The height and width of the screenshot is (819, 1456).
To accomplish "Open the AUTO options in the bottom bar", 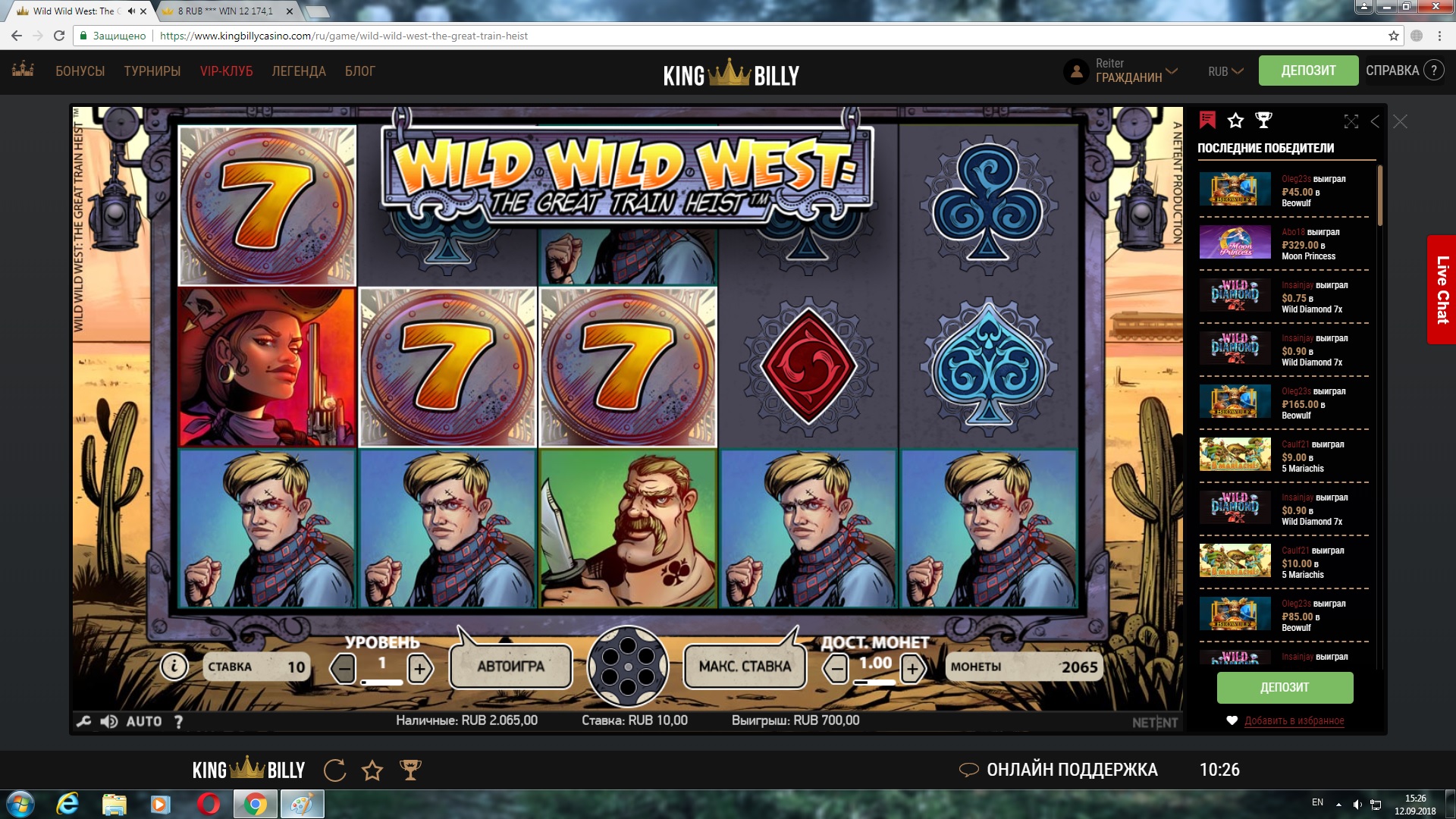I will [144, 721].
